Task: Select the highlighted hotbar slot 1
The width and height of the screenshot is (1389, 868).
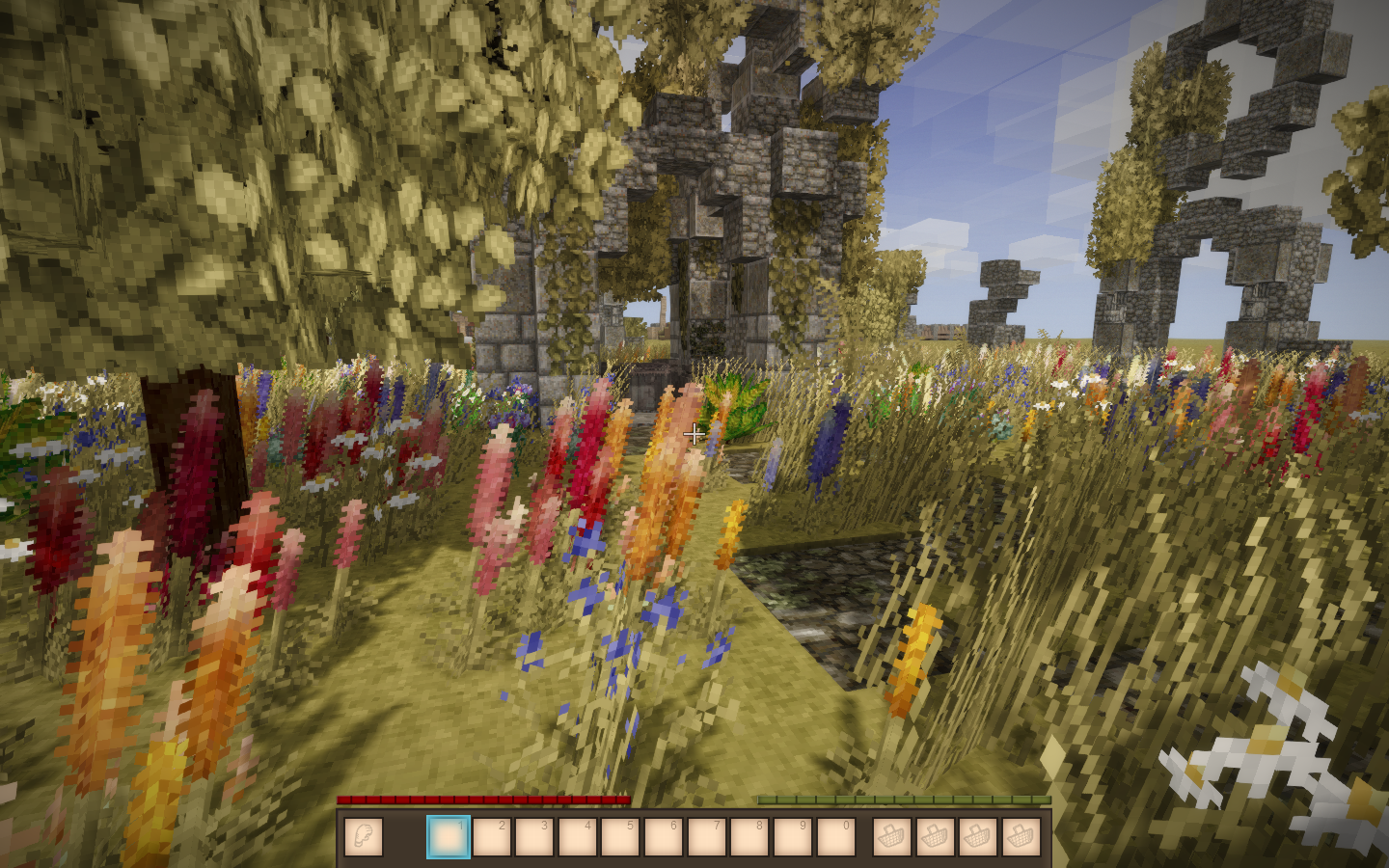Action: point(449,837)
